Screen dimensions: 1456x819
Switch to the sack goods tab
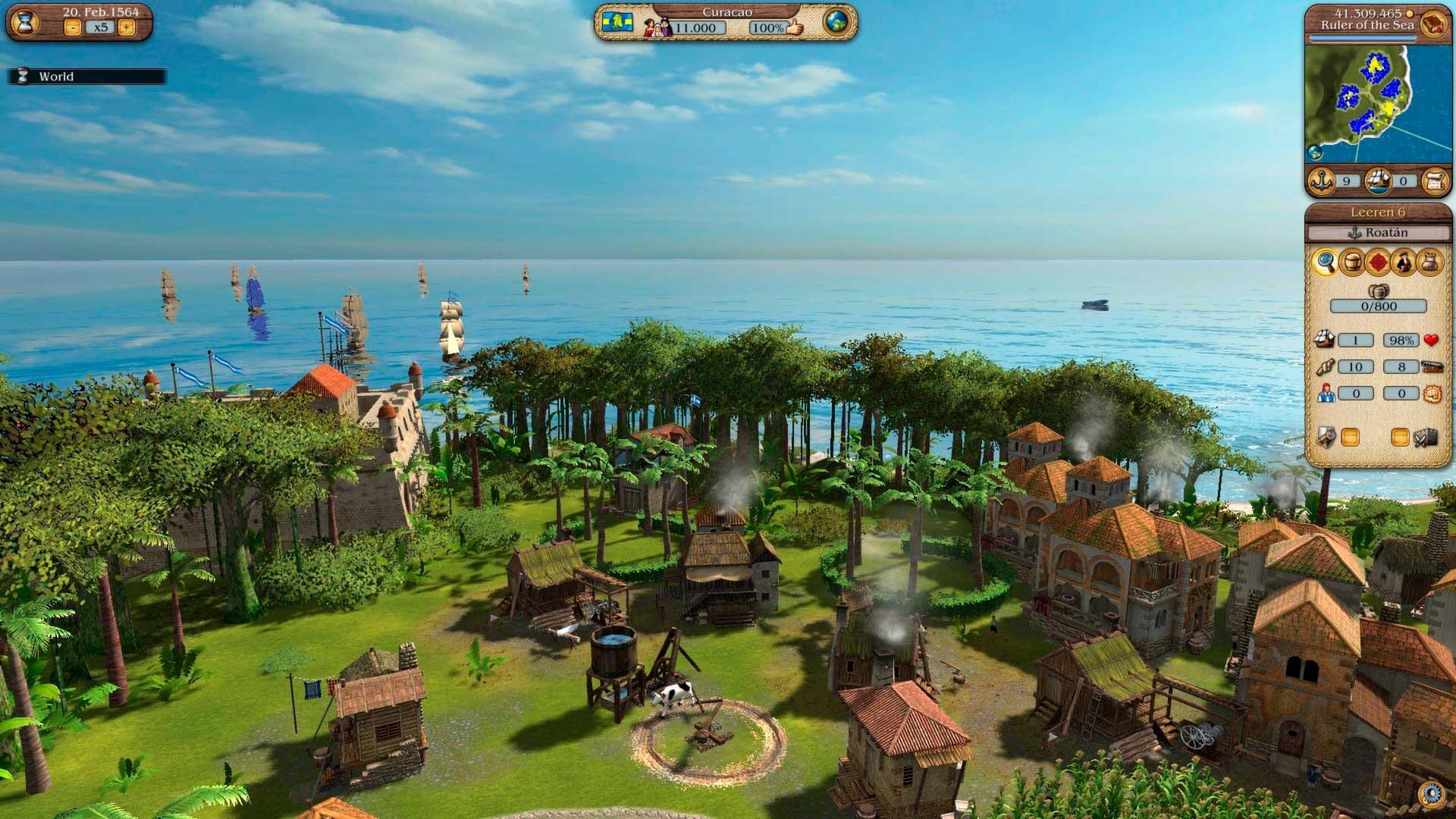click(1429, 262)
